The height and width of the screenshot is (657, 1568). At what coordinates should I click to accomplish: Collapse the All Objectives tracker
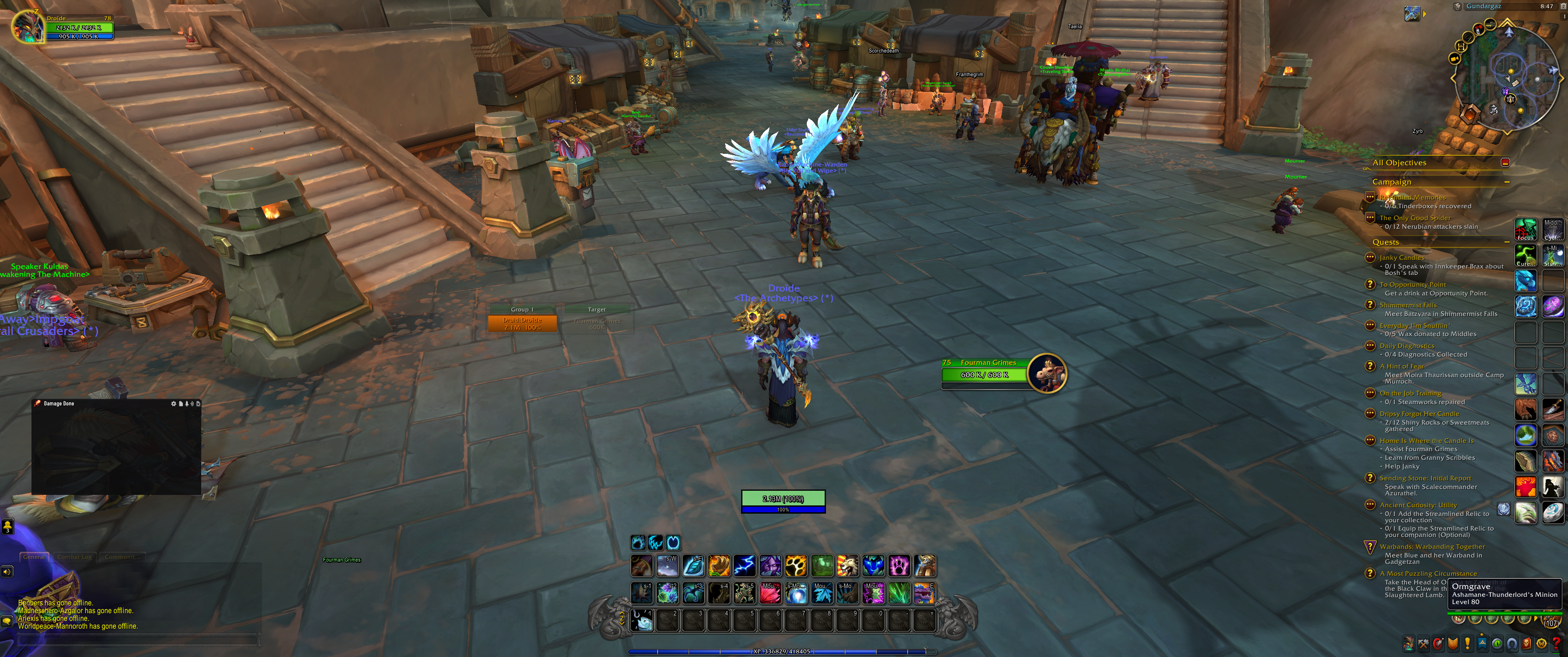(1505, 163)
